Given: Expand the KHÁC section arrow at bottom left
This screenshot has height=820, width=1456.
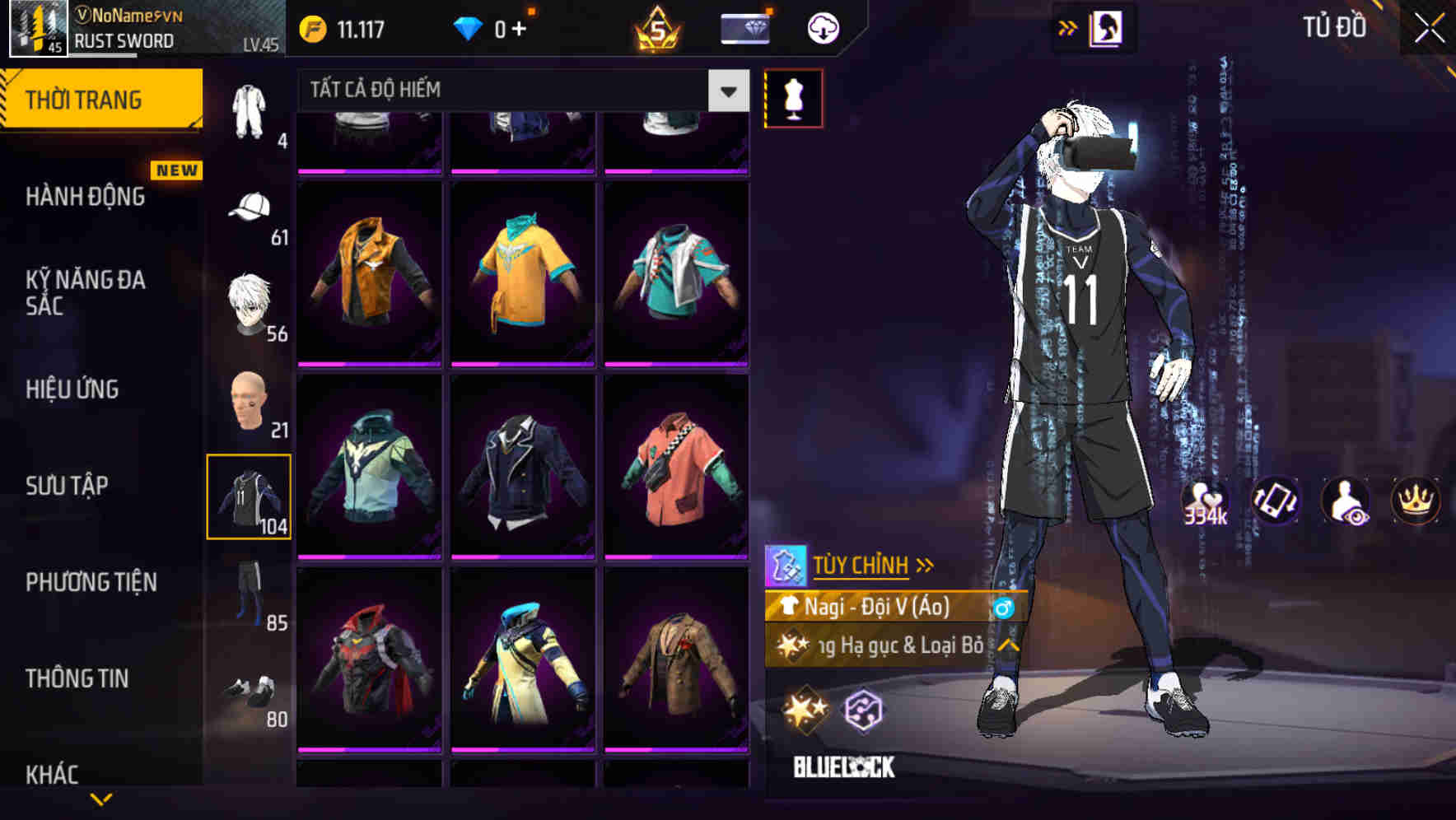Looking at the screenshot, I should pyautogui.click(x=100, y=797).
